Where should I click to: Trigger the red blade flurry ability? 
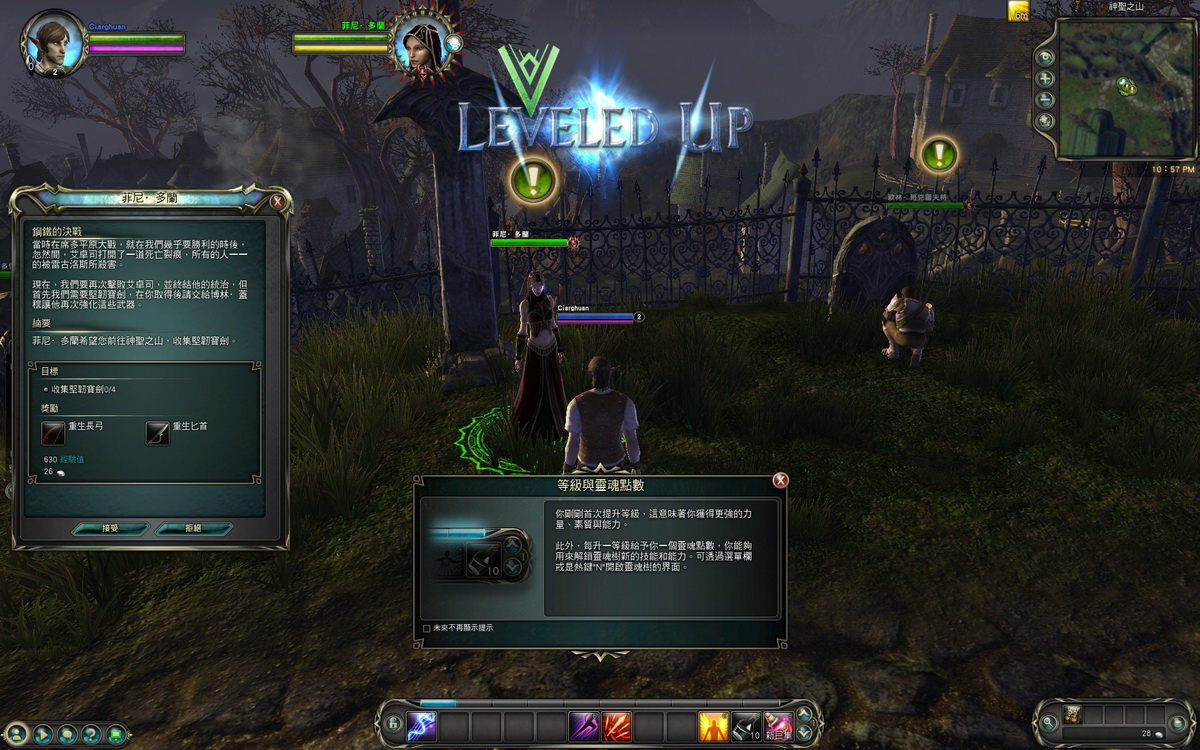pos(616,725)
